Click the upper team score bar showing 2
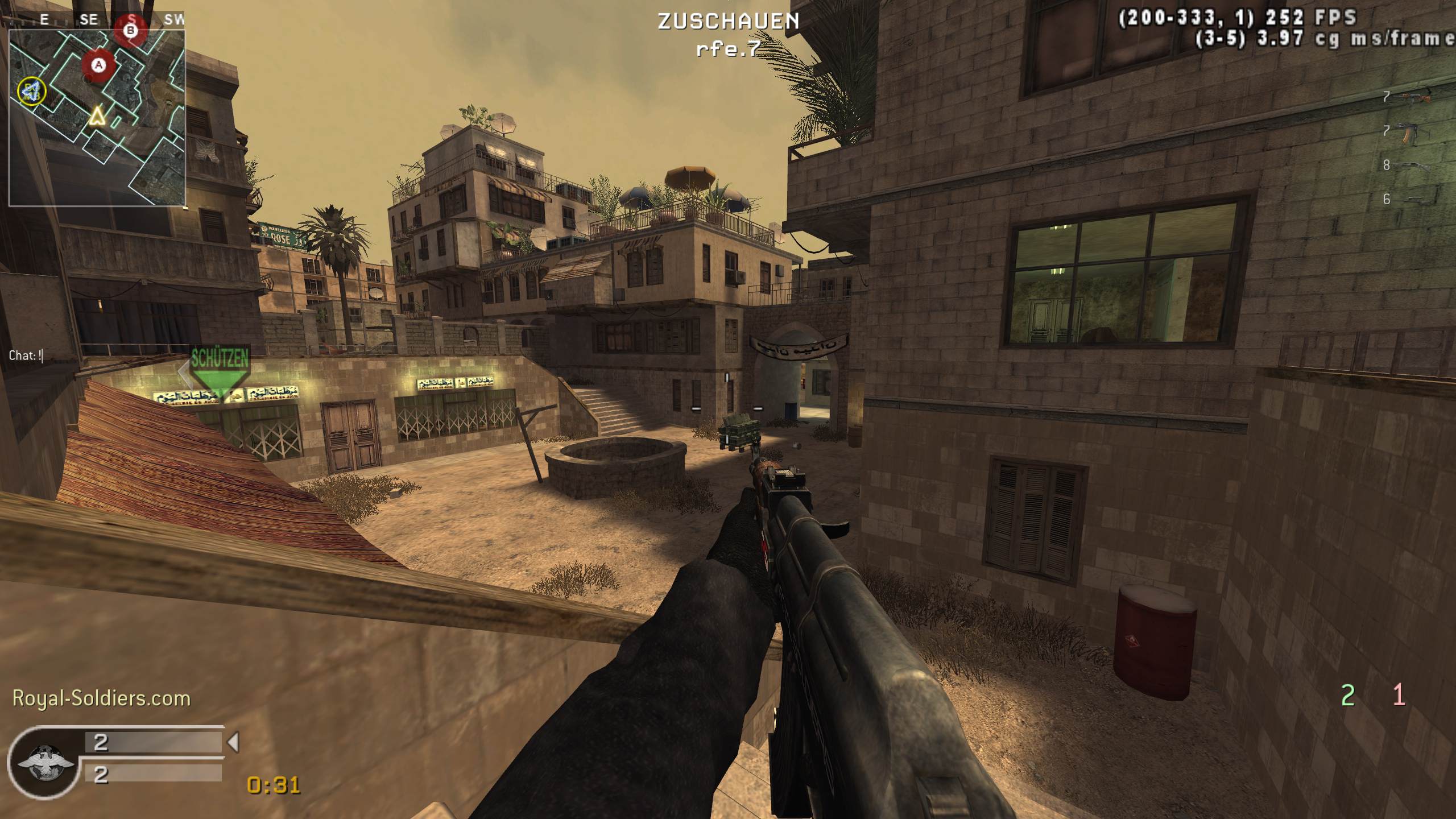 click(x=154, y=742)
